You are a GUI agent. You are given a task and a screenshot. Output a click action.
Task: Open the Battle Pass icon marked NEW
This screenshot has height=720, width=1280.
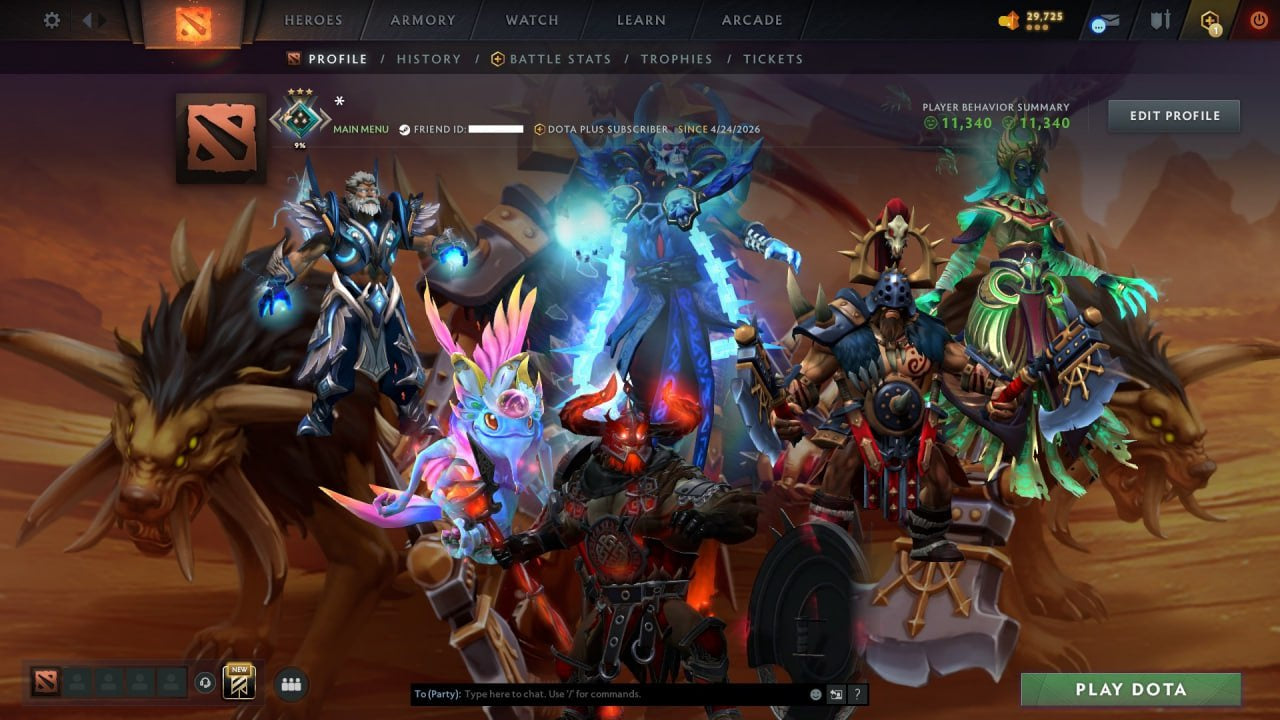click(239, 684)
